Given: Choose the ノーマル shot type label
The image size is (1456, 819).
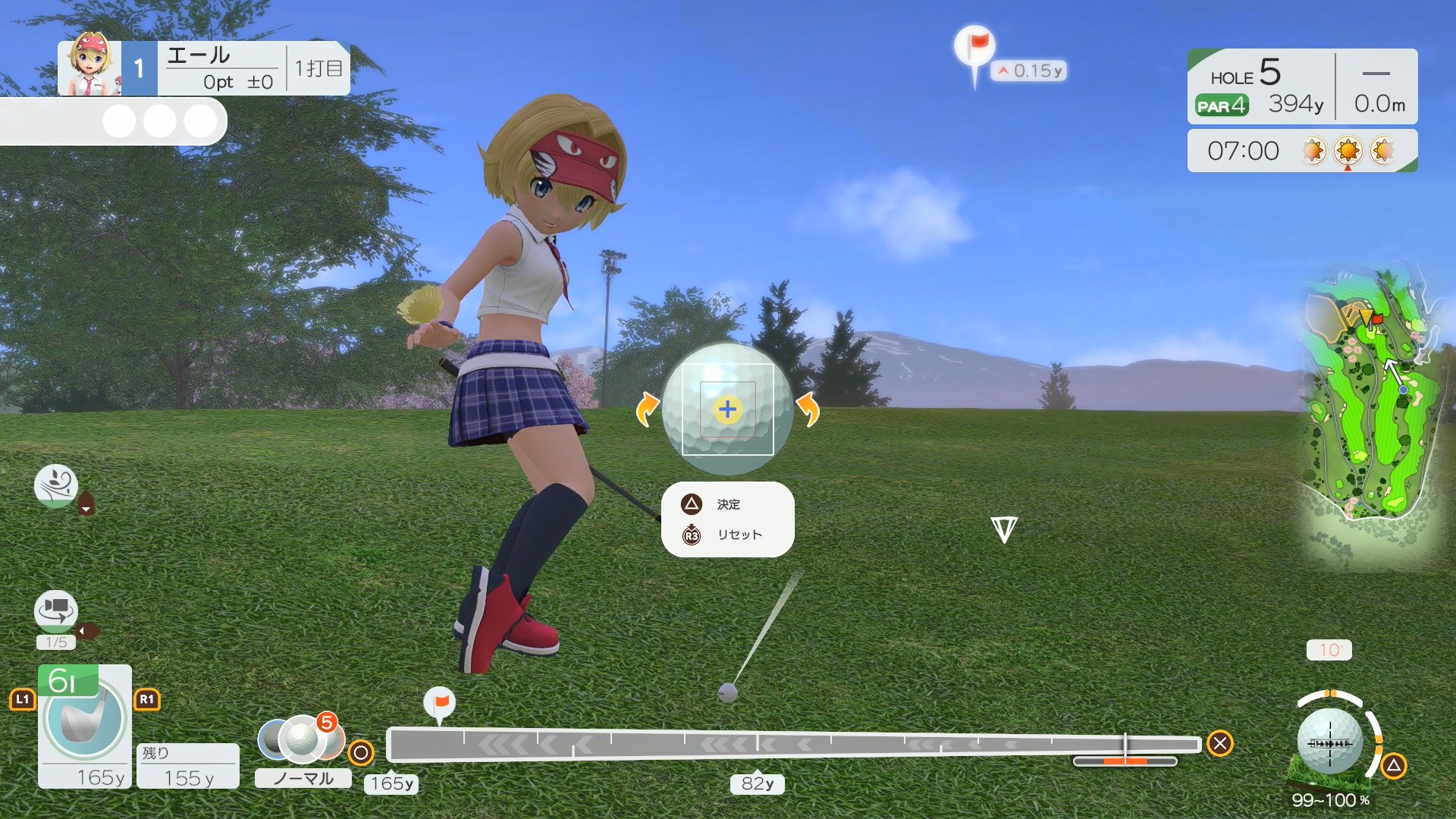Looking at the screenshot, I should coord(303,779).
